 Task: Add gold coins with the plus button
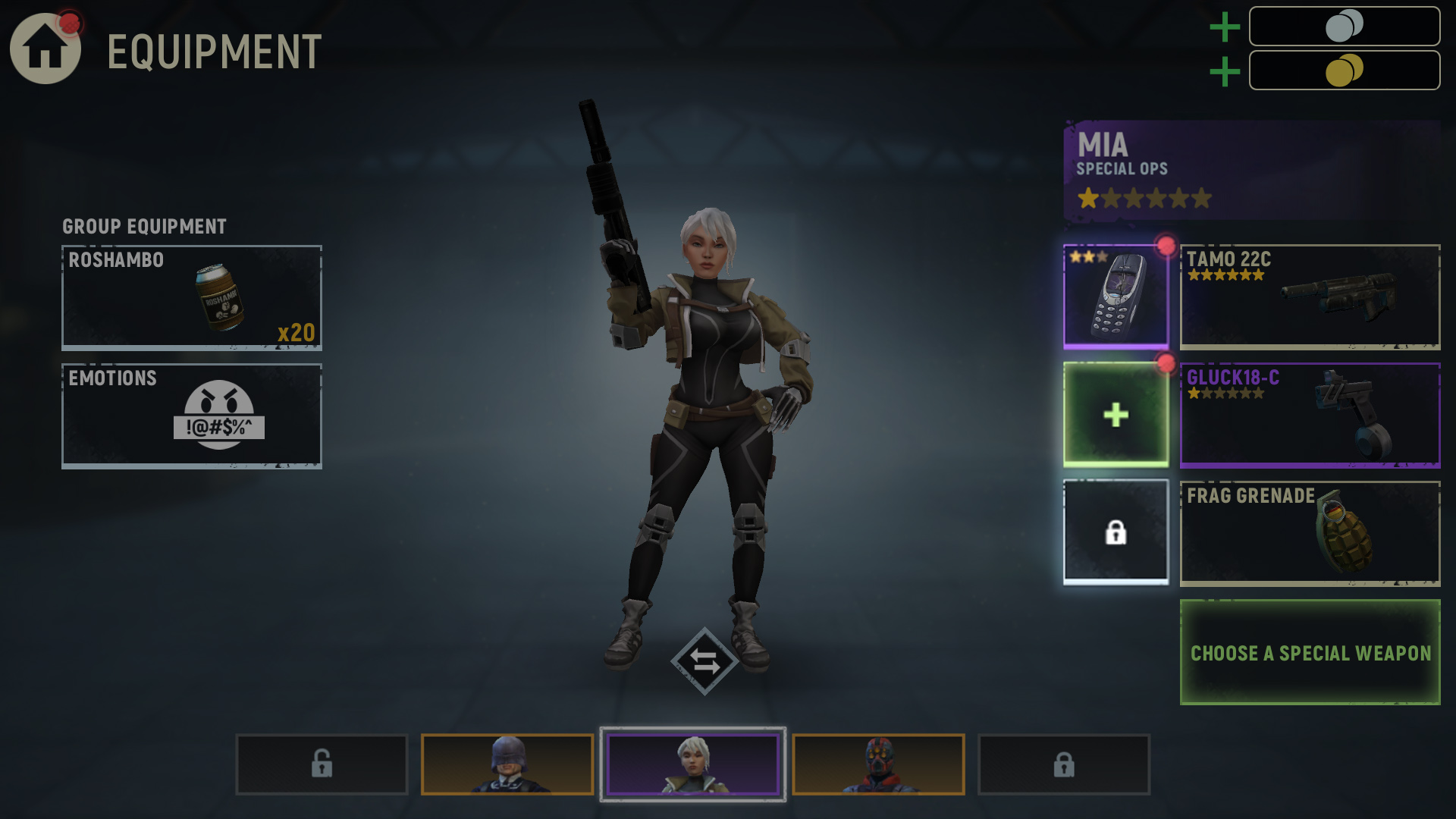(x=1224, y=72)
